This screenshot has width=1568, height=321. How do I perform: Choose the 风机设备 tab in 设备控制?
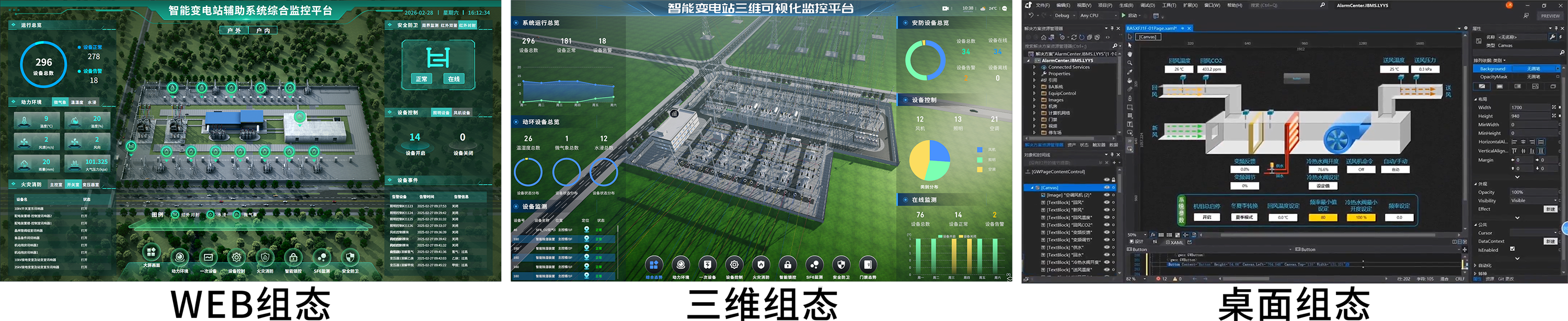point(462,112)
